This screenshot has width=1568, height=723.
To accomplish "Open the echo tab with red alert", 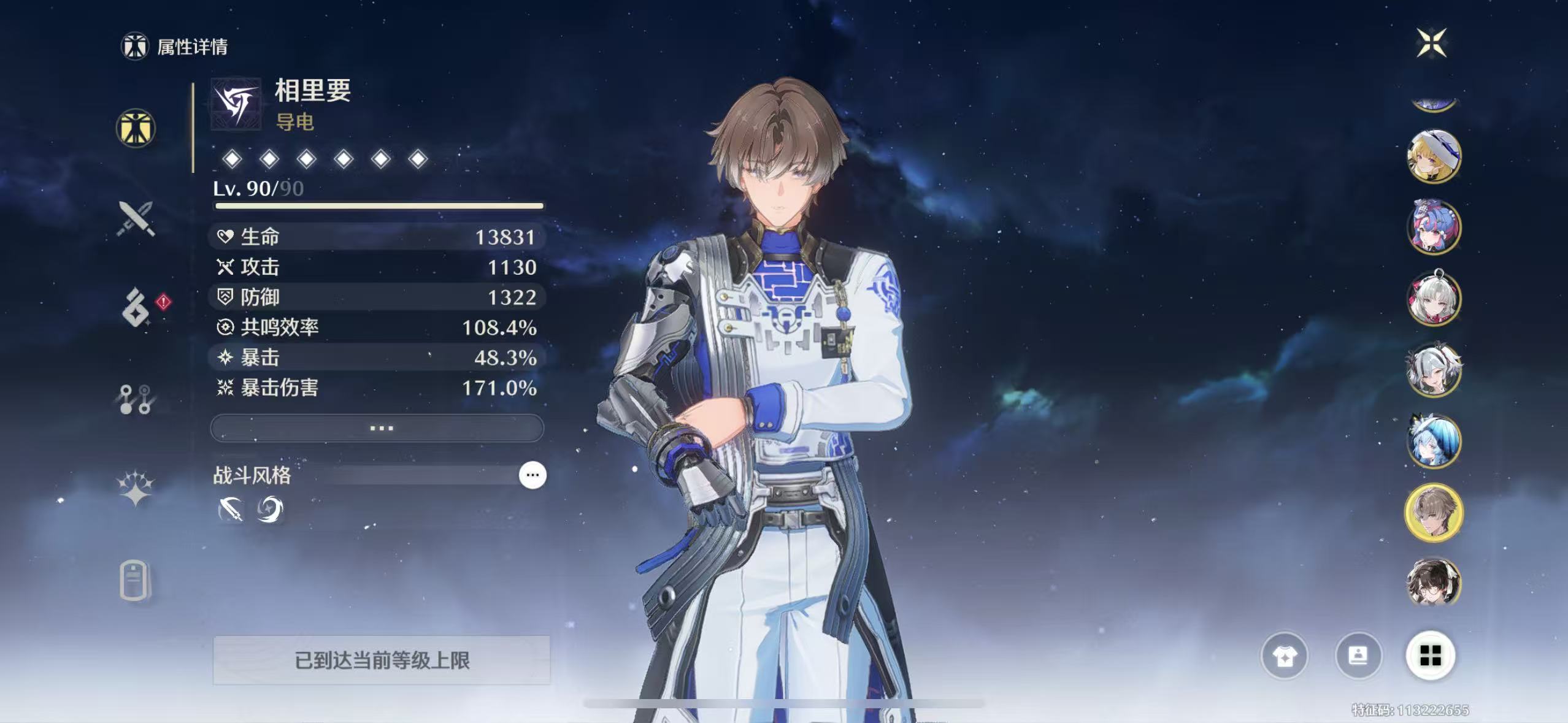I will click(x=136, y=308).
